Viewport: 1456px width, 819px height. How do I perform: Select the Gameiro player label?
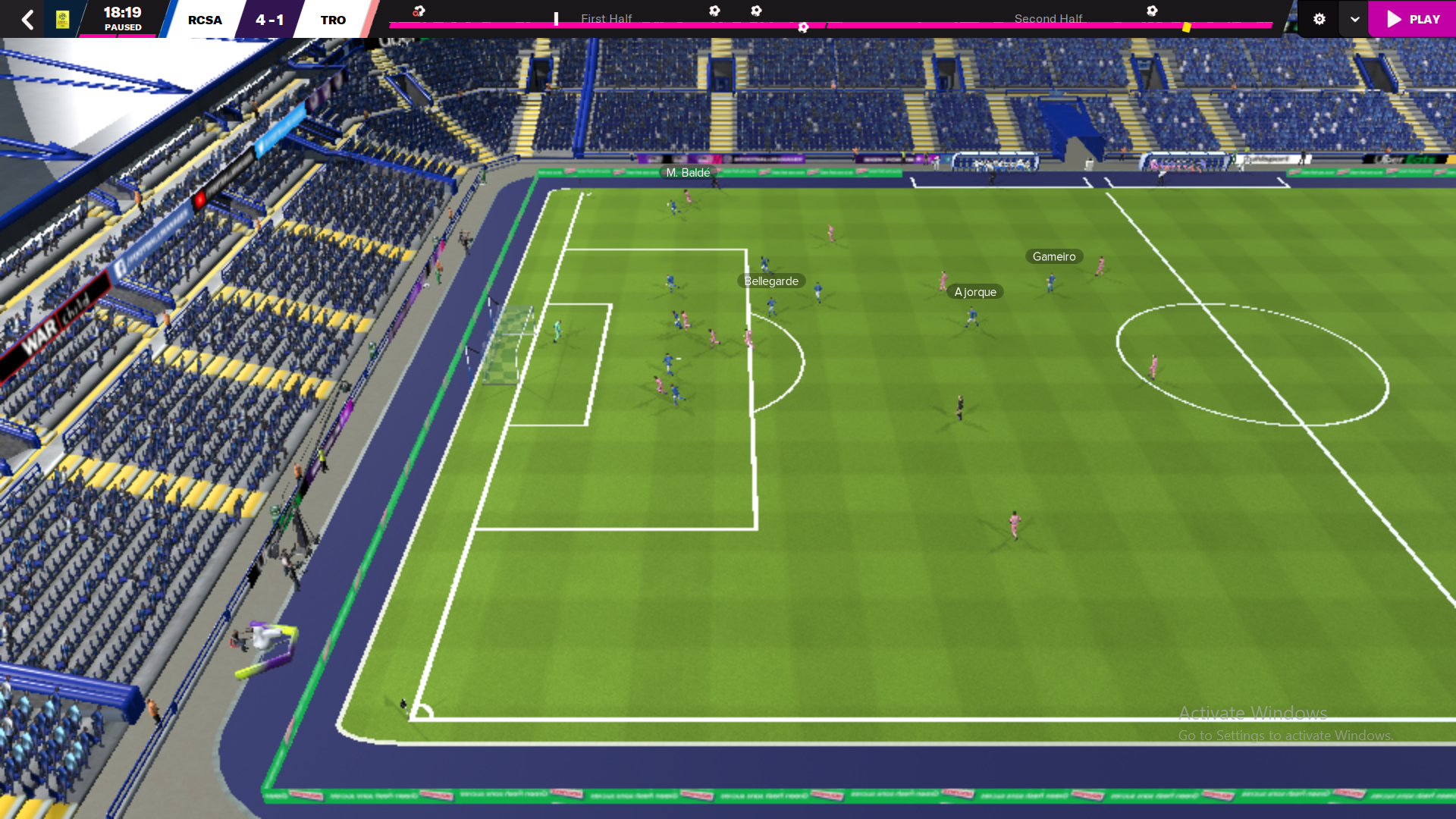click(1053, 256)
